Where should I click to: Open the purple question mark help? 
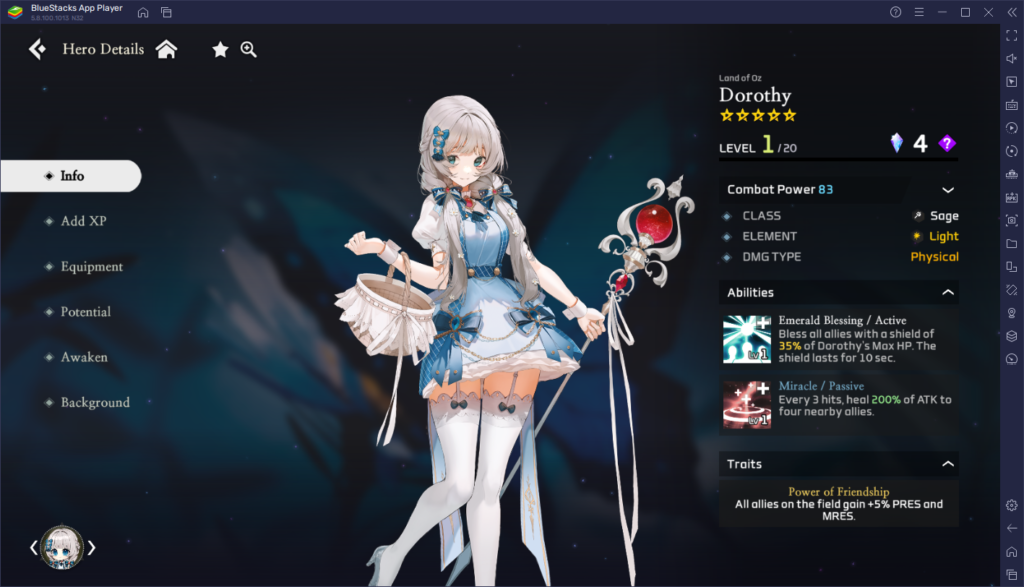(x=947, y=144)
